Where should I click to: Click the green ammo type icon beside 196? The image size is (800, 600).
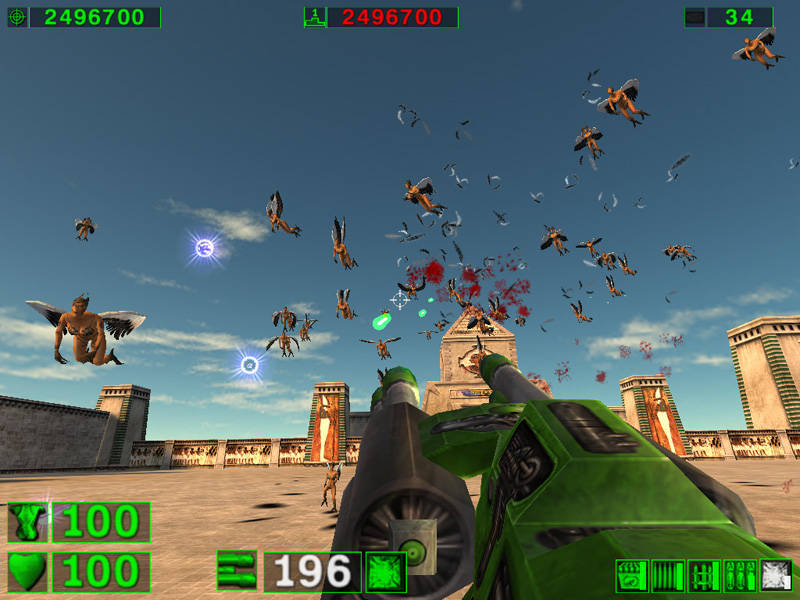386,572
